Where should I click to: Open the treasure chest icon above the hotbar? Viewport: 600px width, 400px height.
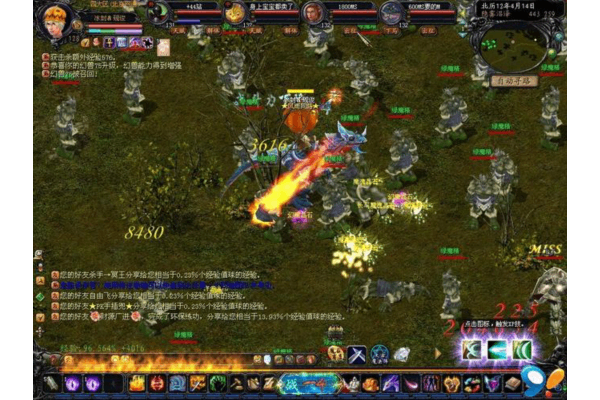(x=336, y=354)
